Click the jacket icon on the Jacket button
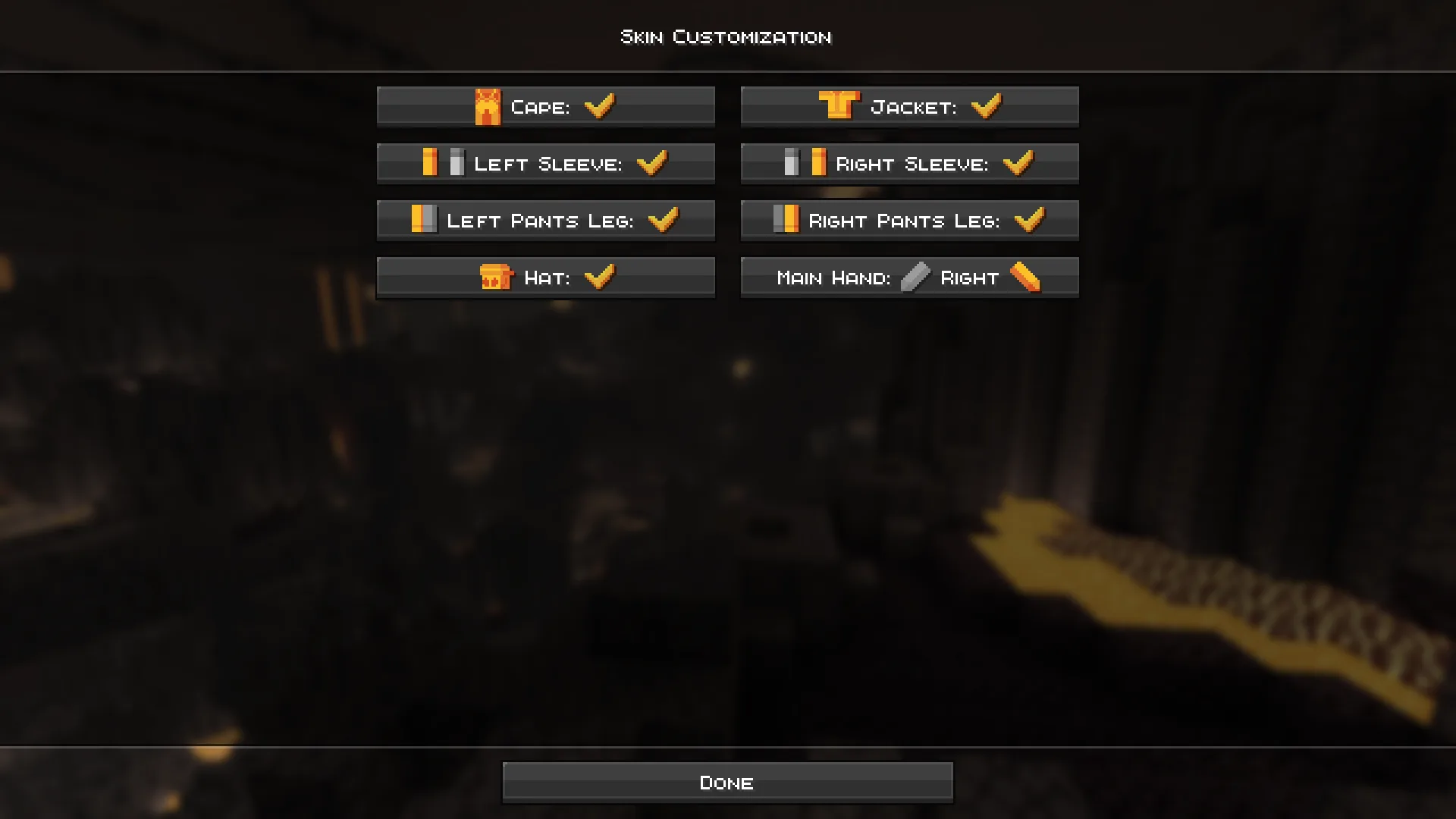The height and width of the screenshot is (819, 1456). tap(839, 105)
